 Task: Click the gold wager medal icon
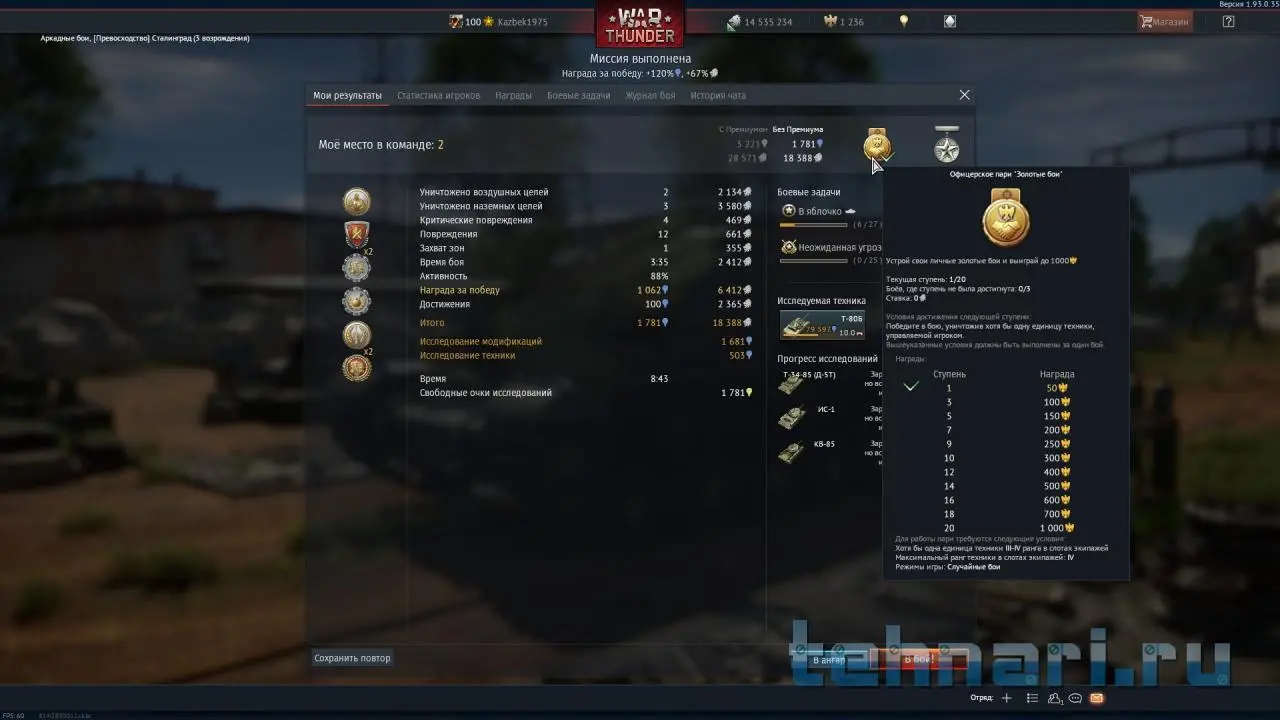point(877,146)
